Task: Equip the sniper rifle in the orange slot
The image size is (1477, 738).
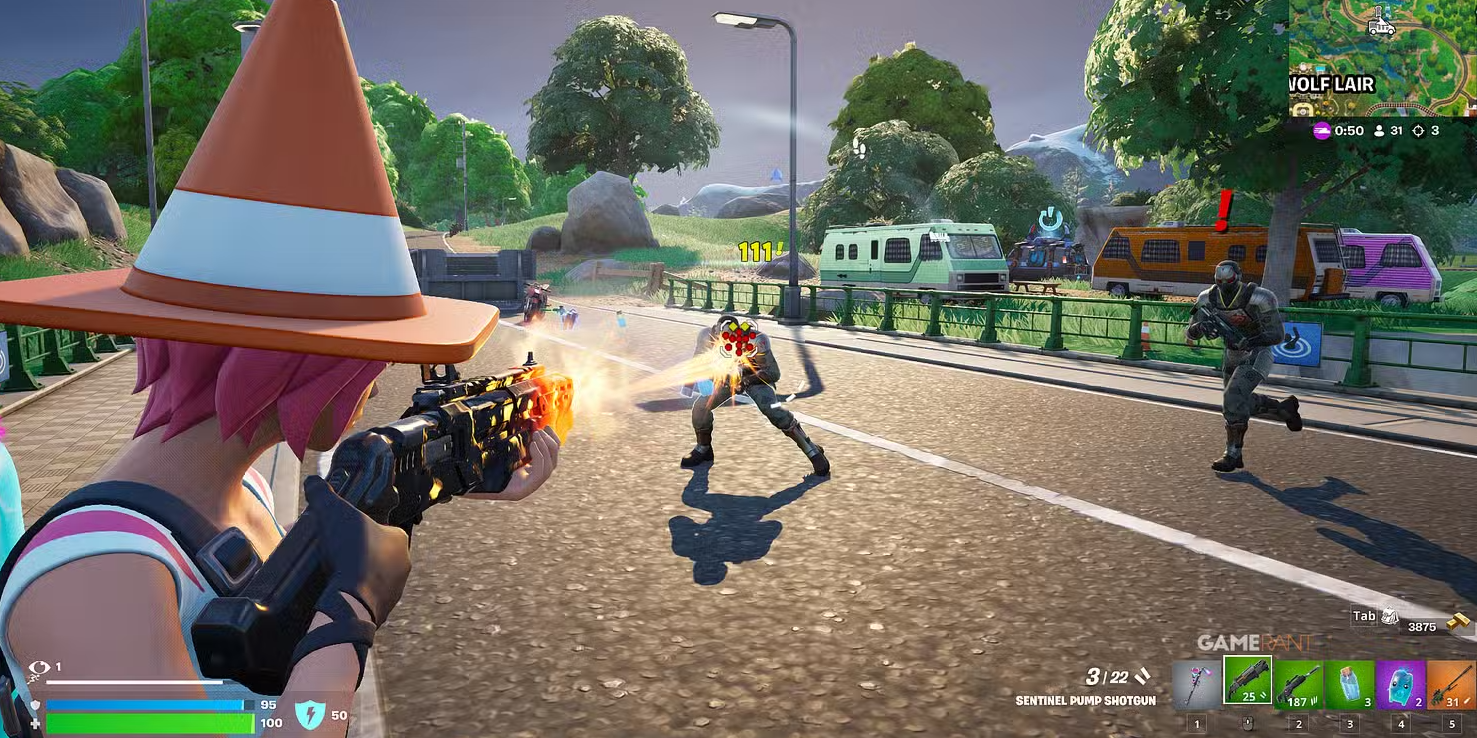Action: click(x=1451, y=683)
